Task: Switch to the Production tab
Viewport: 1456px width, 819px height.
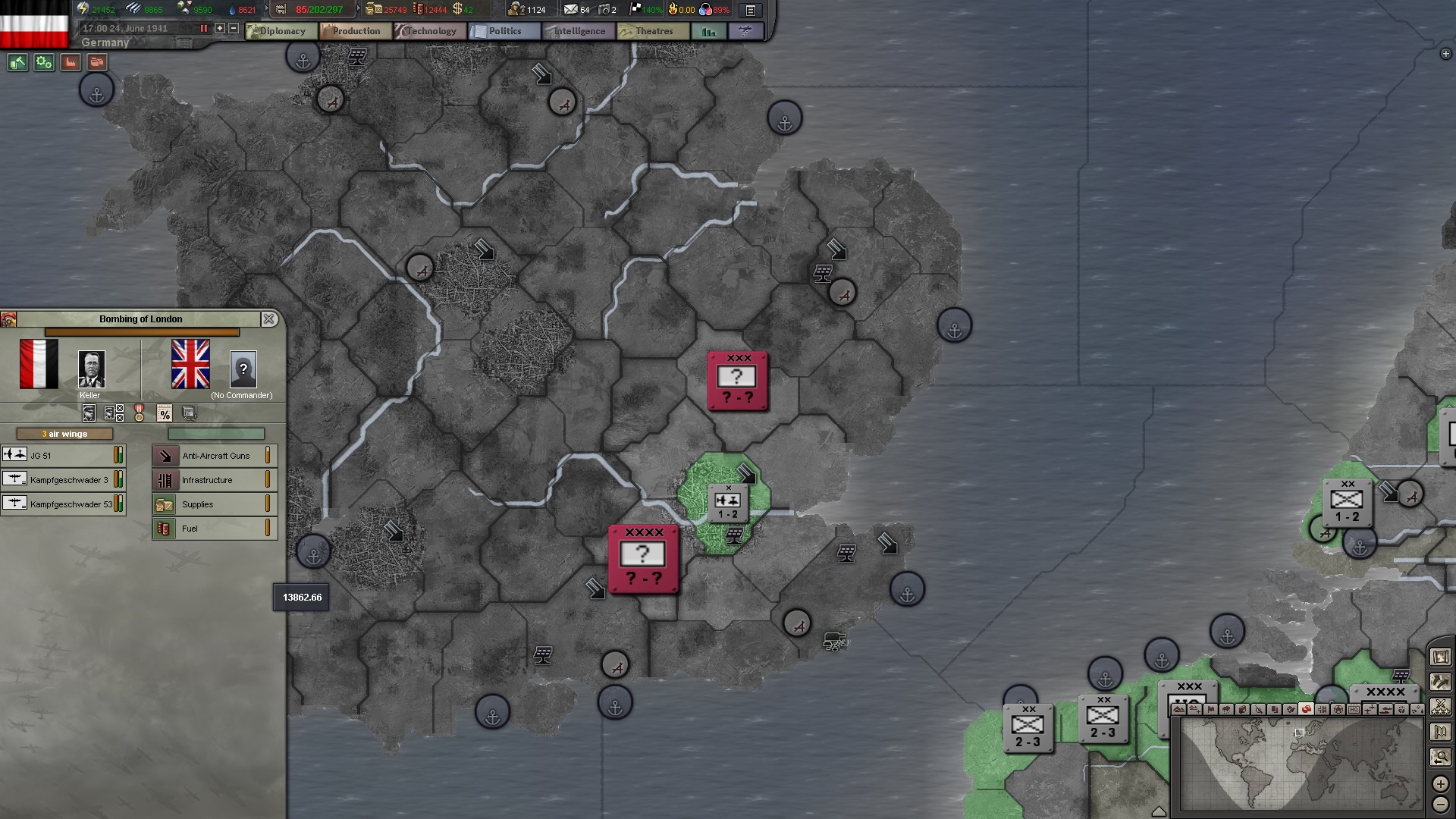Action: (x=354, y=31)
